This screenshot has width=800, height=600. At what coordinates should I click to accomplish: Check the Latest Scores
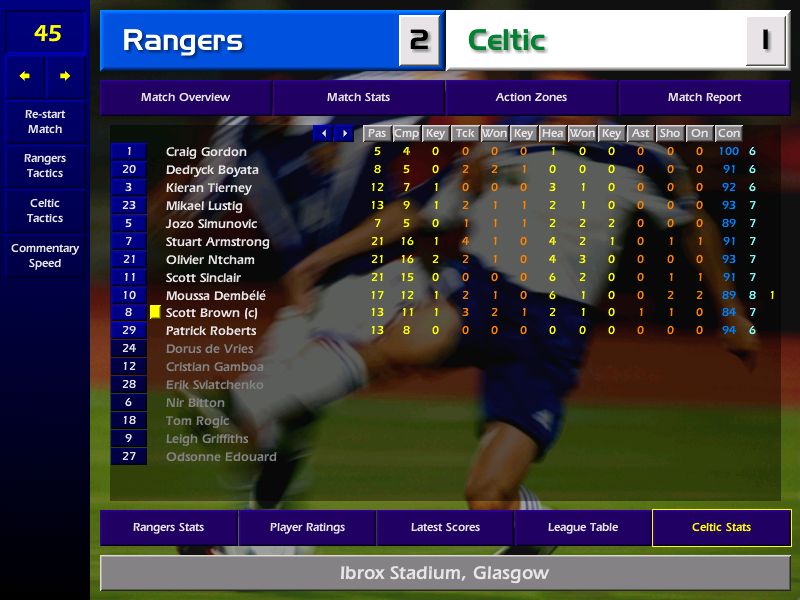click(x=445, y=527)
